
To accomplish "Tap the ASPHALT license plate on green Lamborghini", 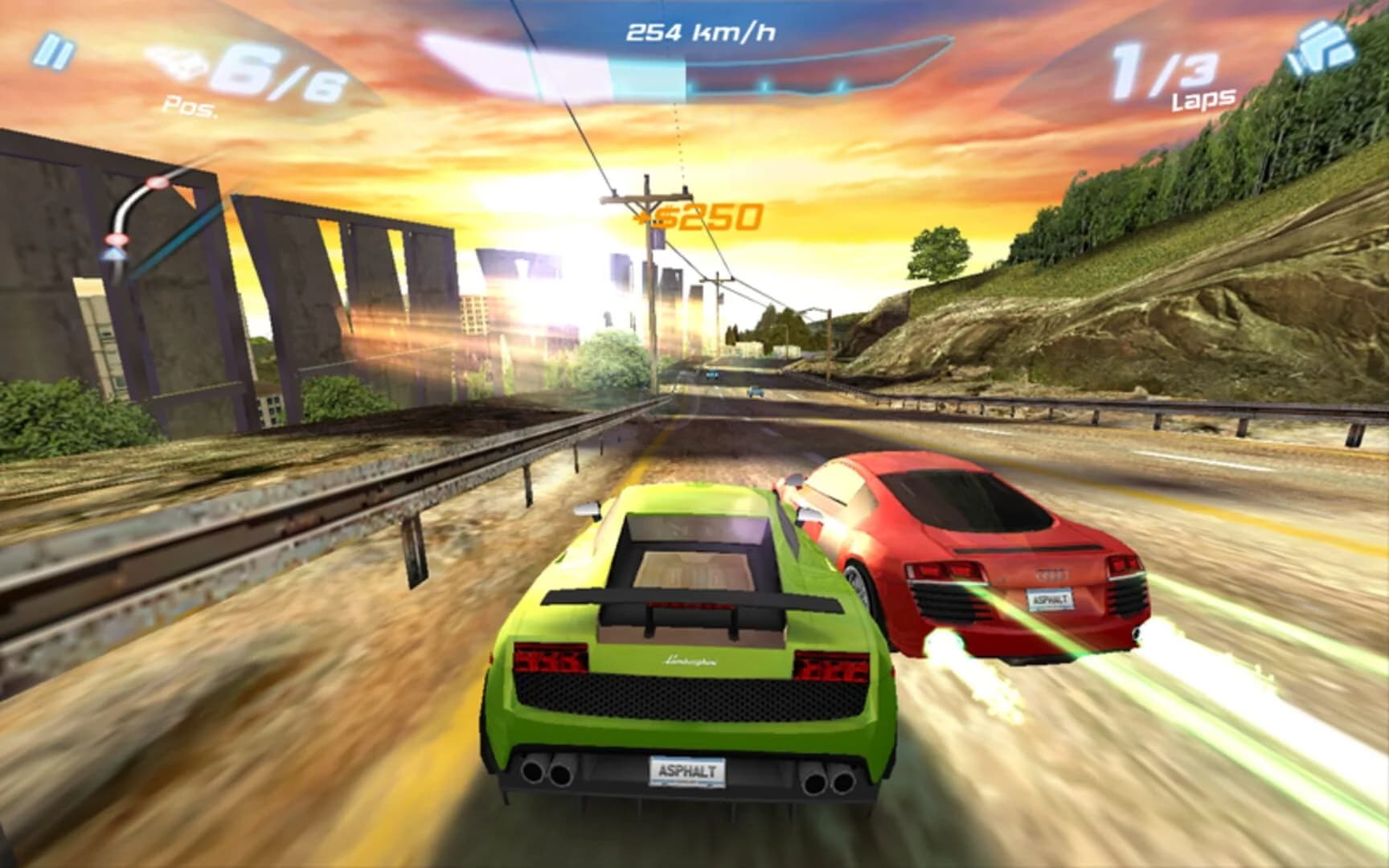I will click(687, 773).
